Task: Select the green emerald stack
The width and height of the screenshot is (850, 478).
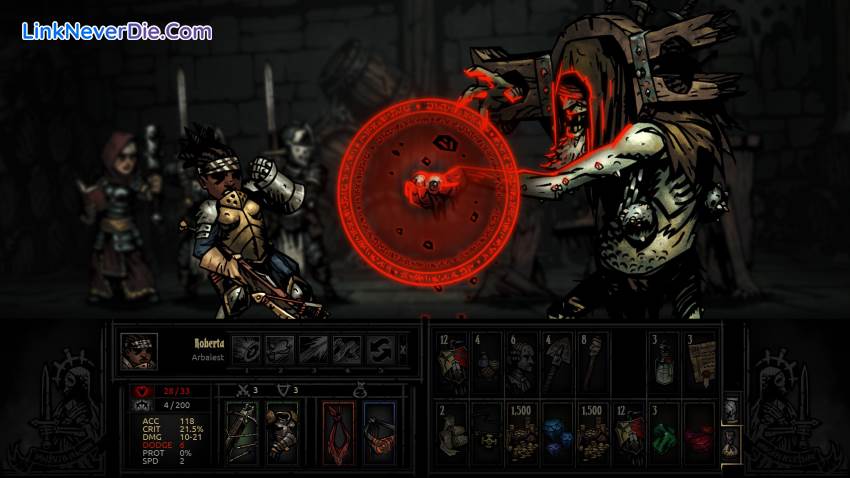Action: click(x=664, y=434)
